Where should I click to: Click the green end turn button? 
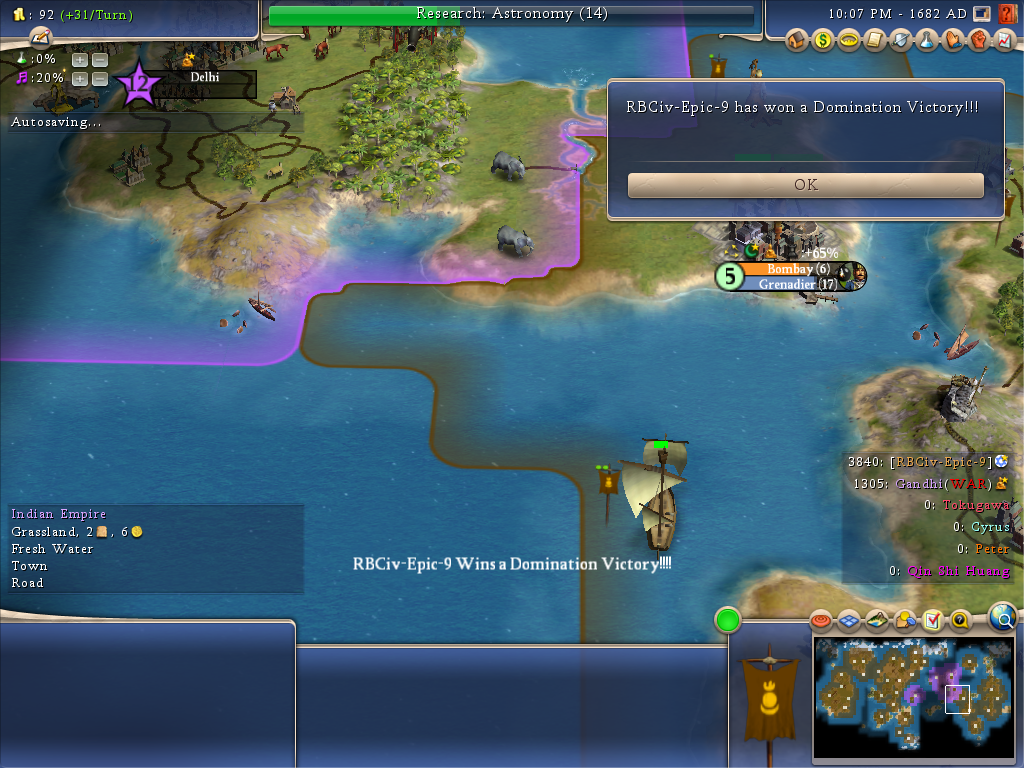(x=727, y=620)
